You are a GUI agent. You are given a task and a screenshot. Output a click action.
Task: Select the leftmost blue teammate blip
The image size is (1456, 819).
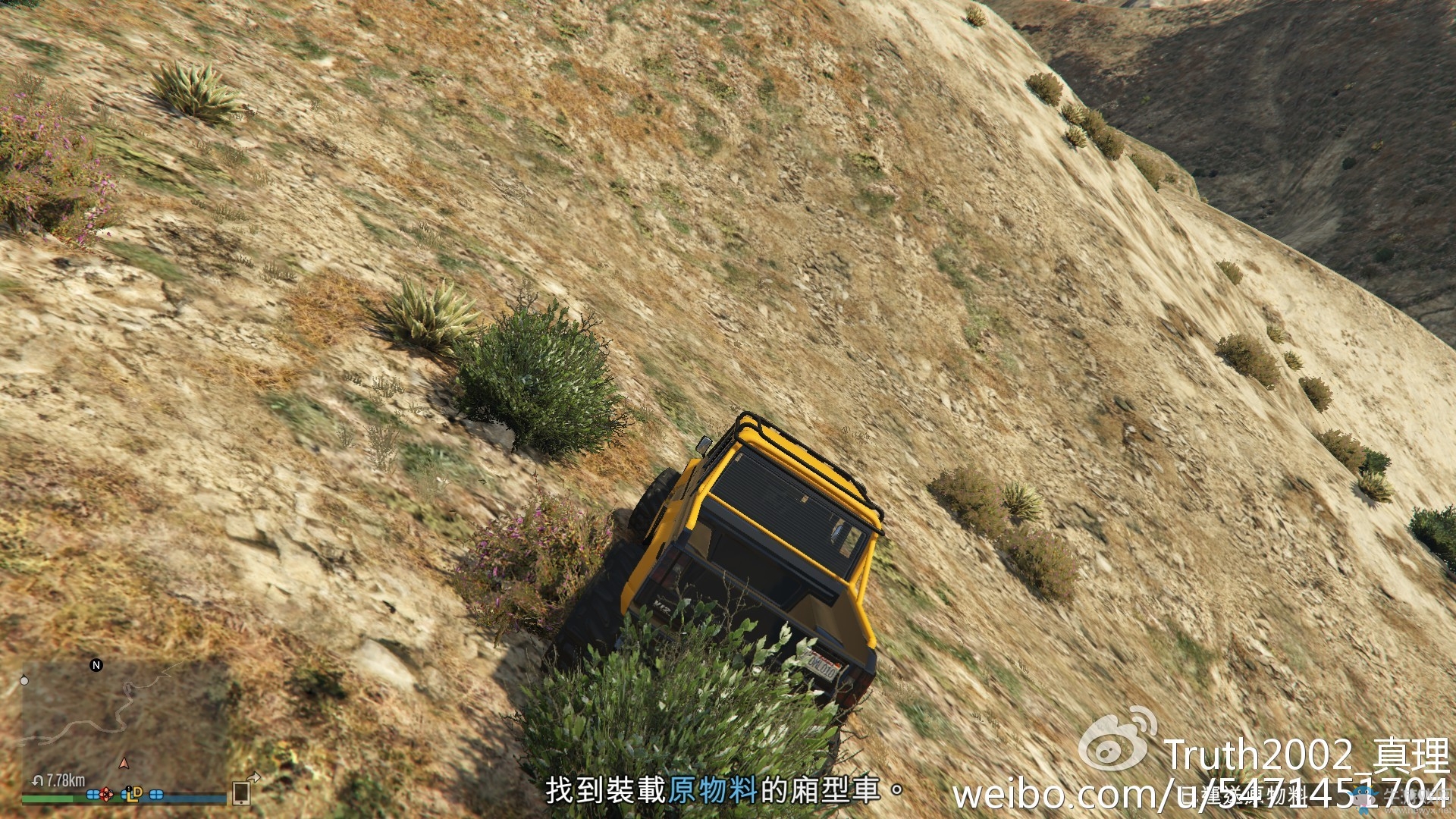[x=93, y=795]
